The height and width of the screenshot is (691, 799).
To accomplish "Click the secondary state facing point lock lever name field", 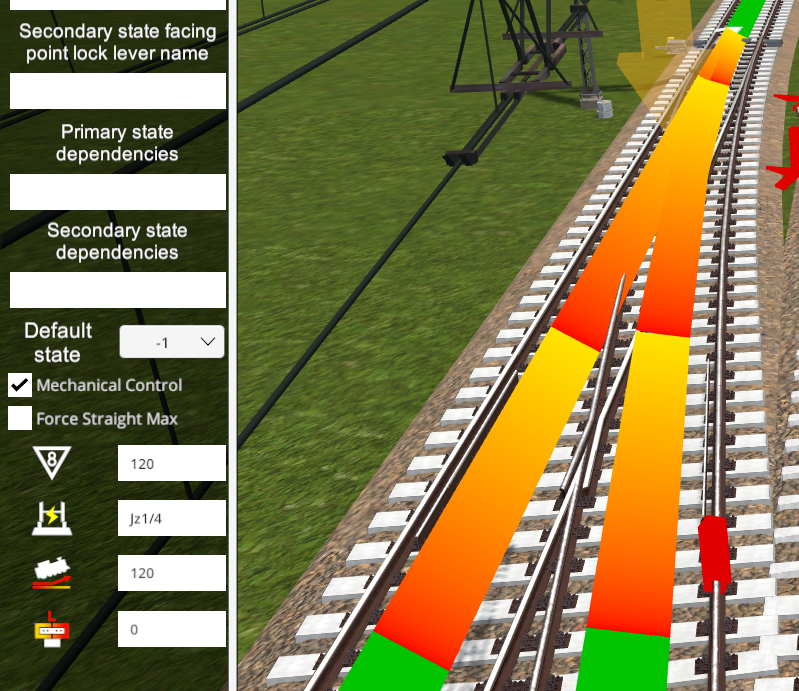I will point(118,91).
